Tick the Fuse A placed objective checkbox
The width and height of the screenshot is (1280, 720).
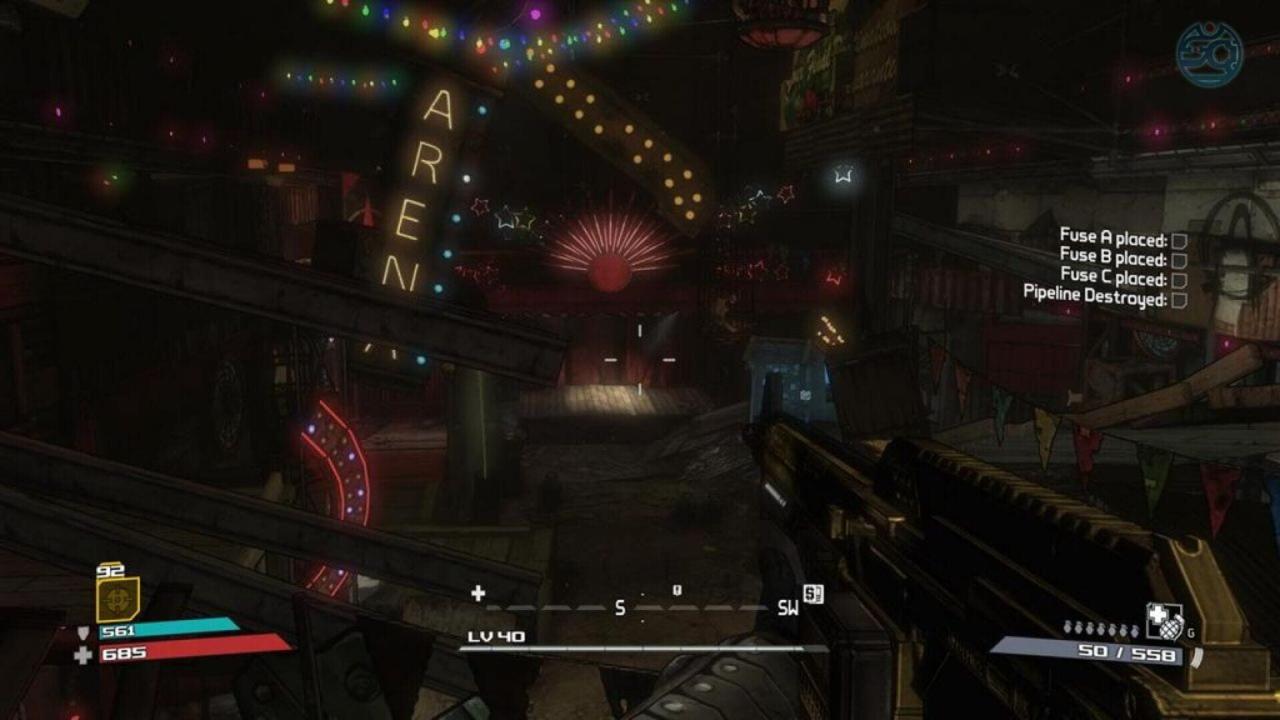[1179, 241]
